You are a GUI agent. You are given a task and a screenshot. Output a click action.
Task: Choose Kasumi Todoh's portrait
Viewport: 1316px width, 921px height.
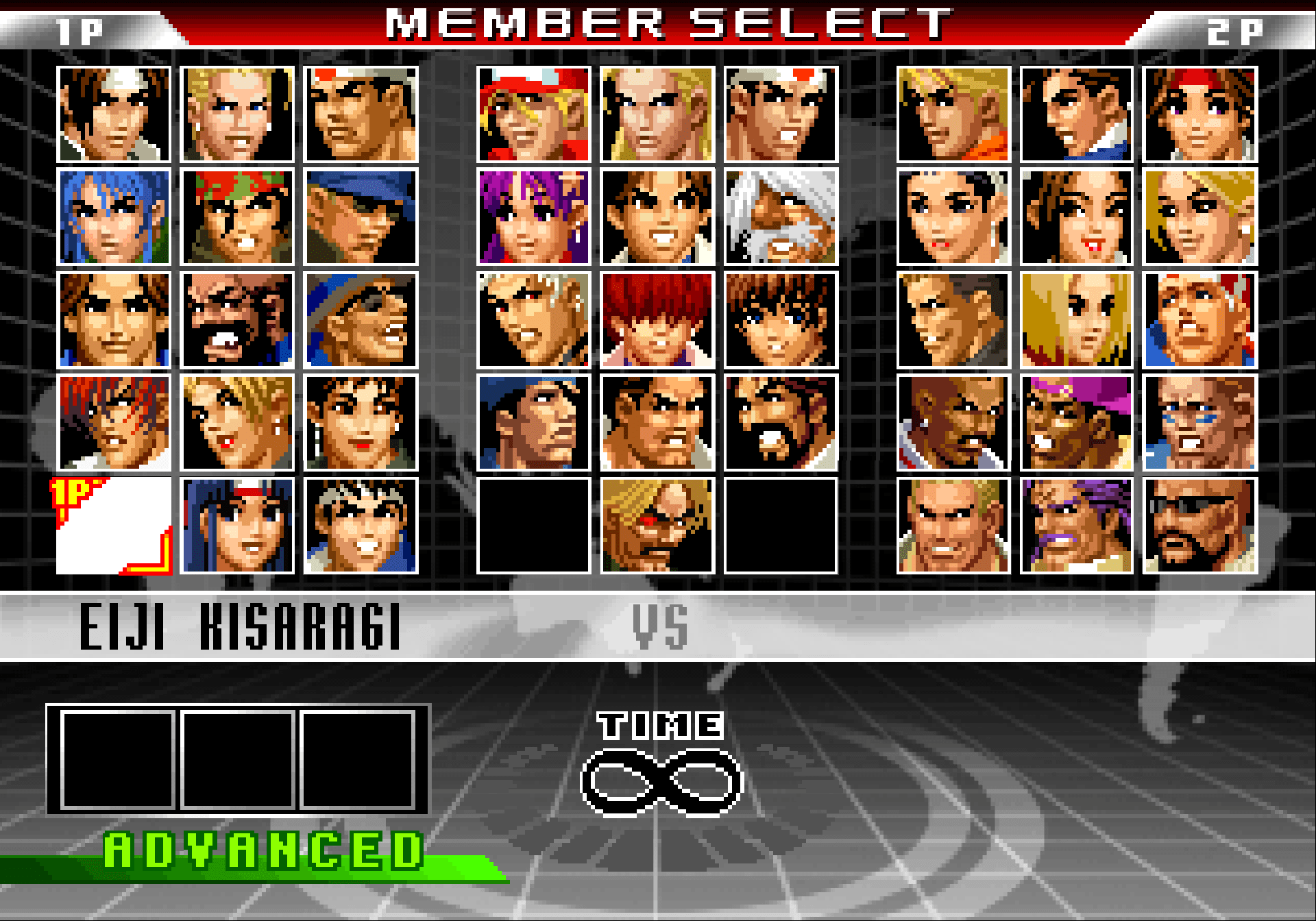[x=237, y=526]
